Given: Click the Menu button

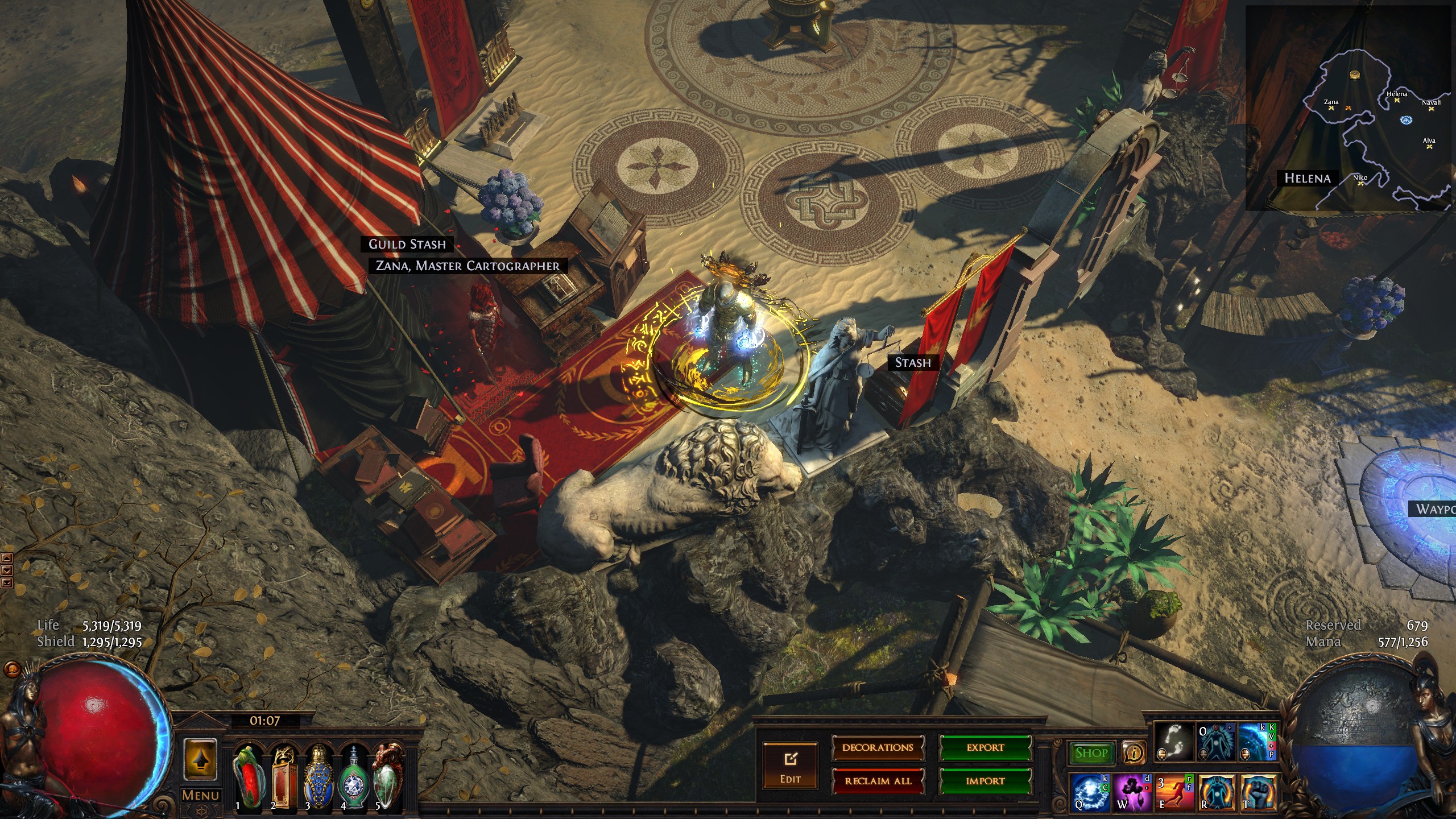Looking at the screenshot, I should 200,795.
